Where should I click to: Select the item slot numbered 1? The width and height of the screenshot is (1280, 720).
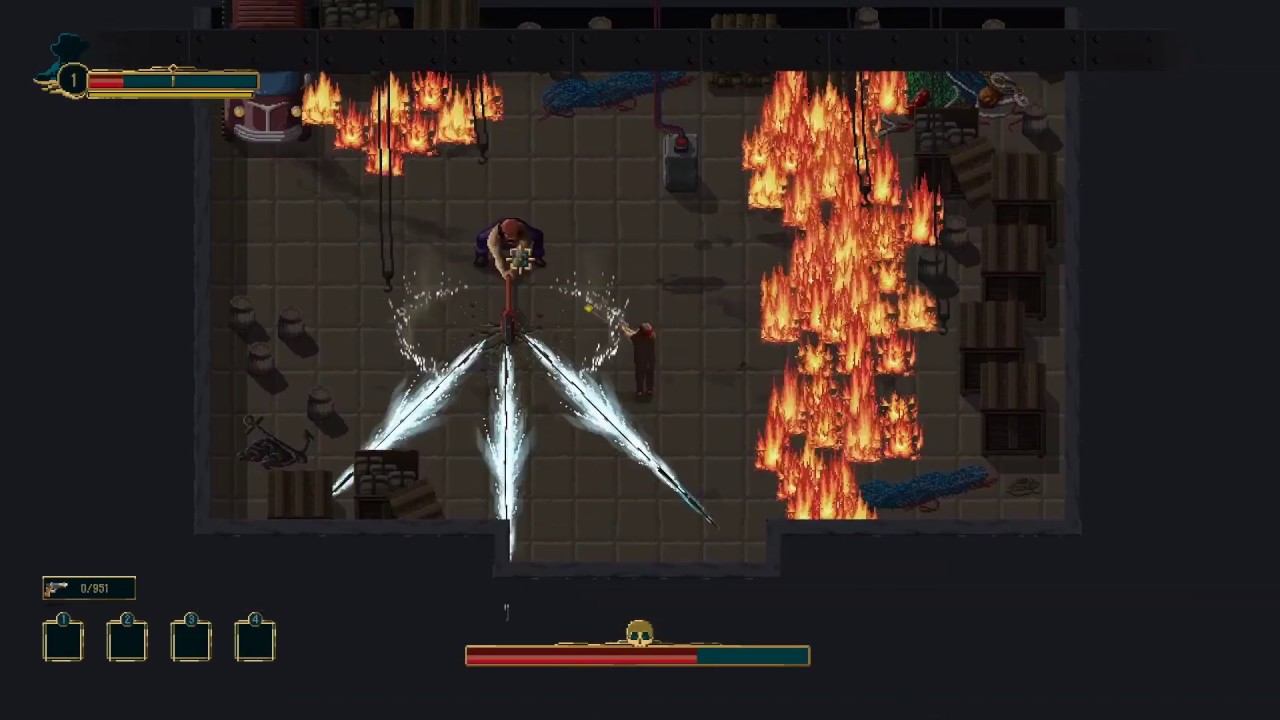tap(63, 640)
